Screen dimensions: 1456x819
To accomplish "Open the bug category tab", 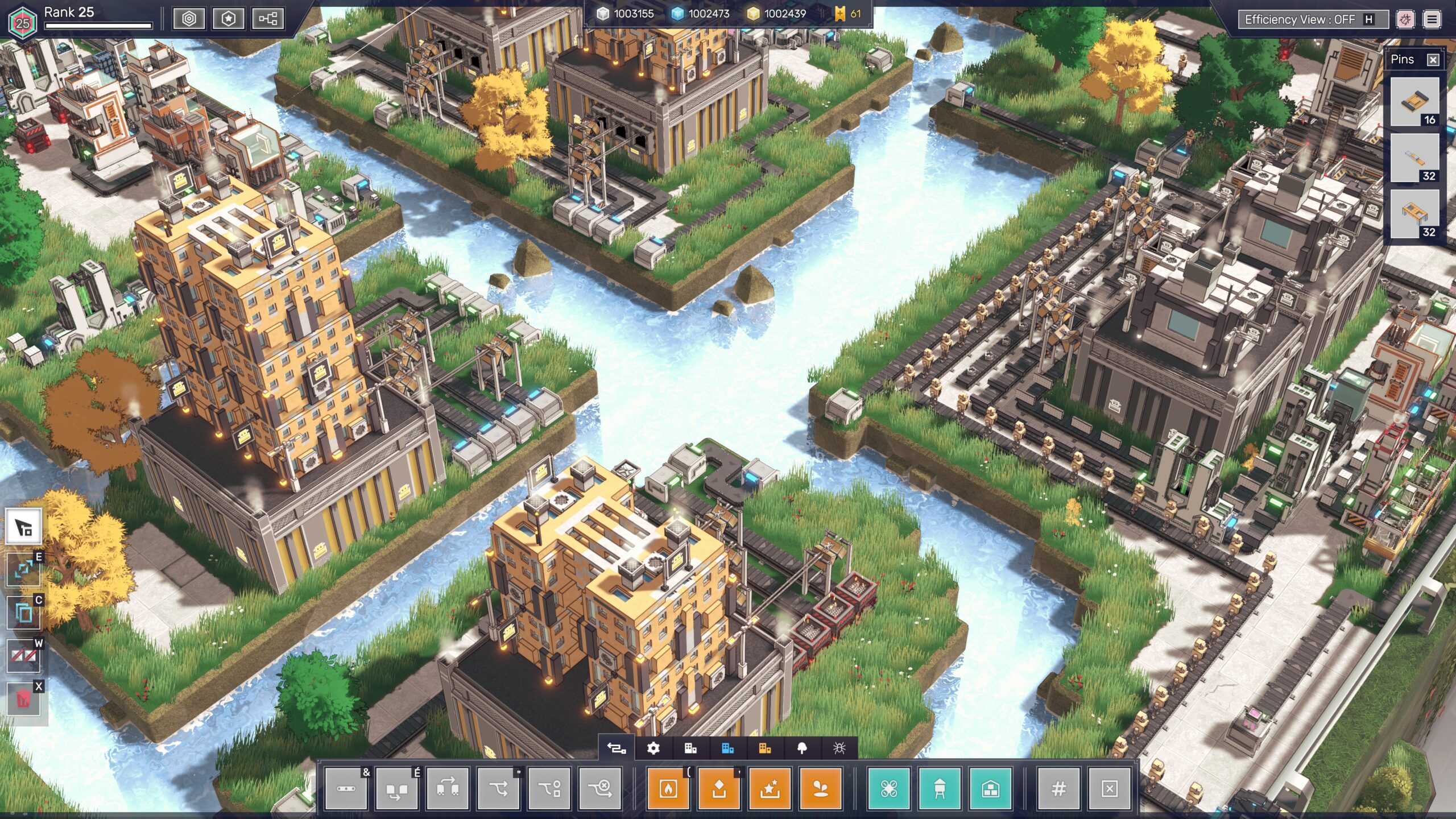I will point(839,748).
